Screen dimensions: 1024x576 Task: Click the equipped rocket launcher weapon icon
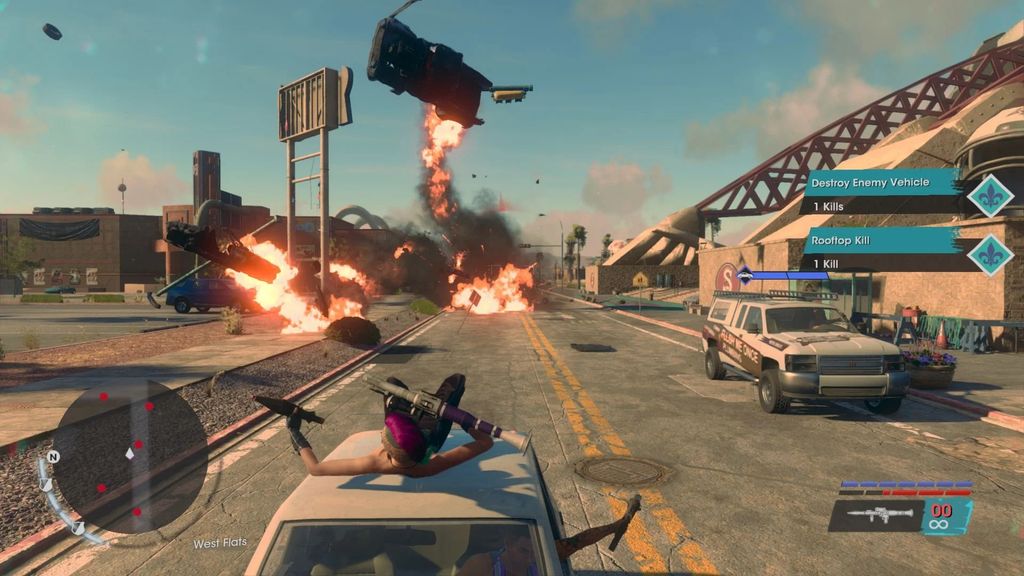tap(874, 515)
